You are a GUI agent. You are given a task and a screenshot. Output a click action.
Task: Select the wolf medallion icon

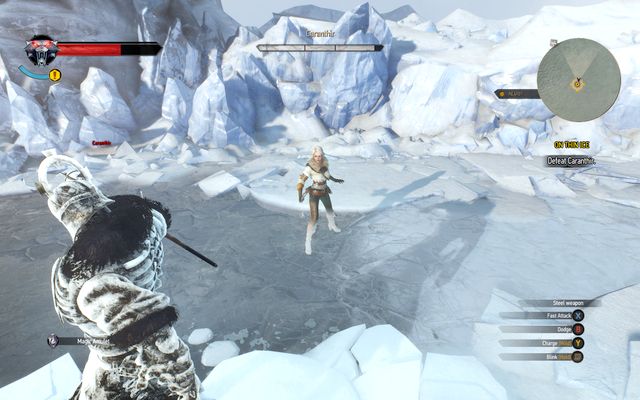(40, 49)
